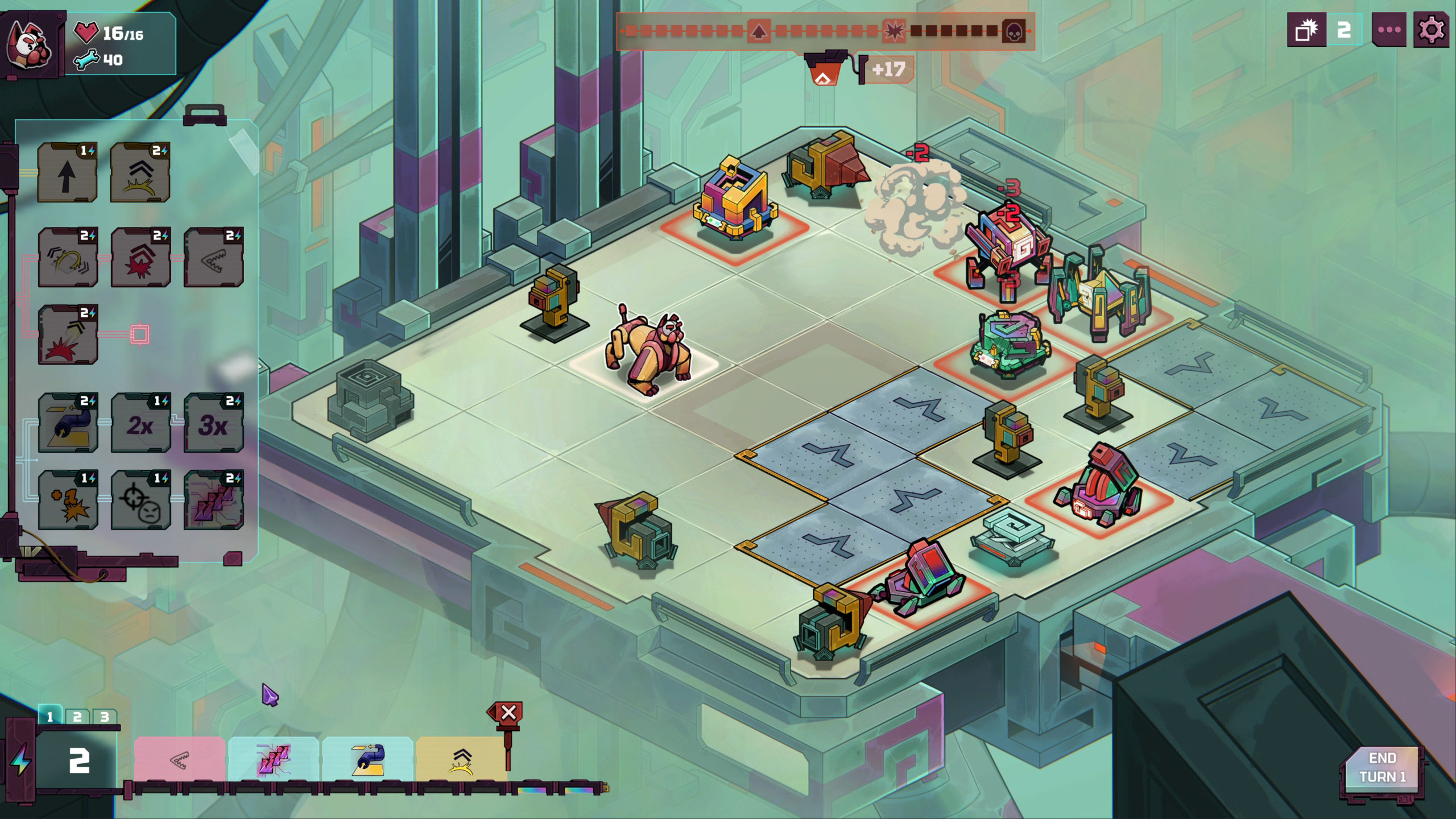Click the skull marker on turn timeline
Viewport: 1456px width, 819px height.
1014,31
